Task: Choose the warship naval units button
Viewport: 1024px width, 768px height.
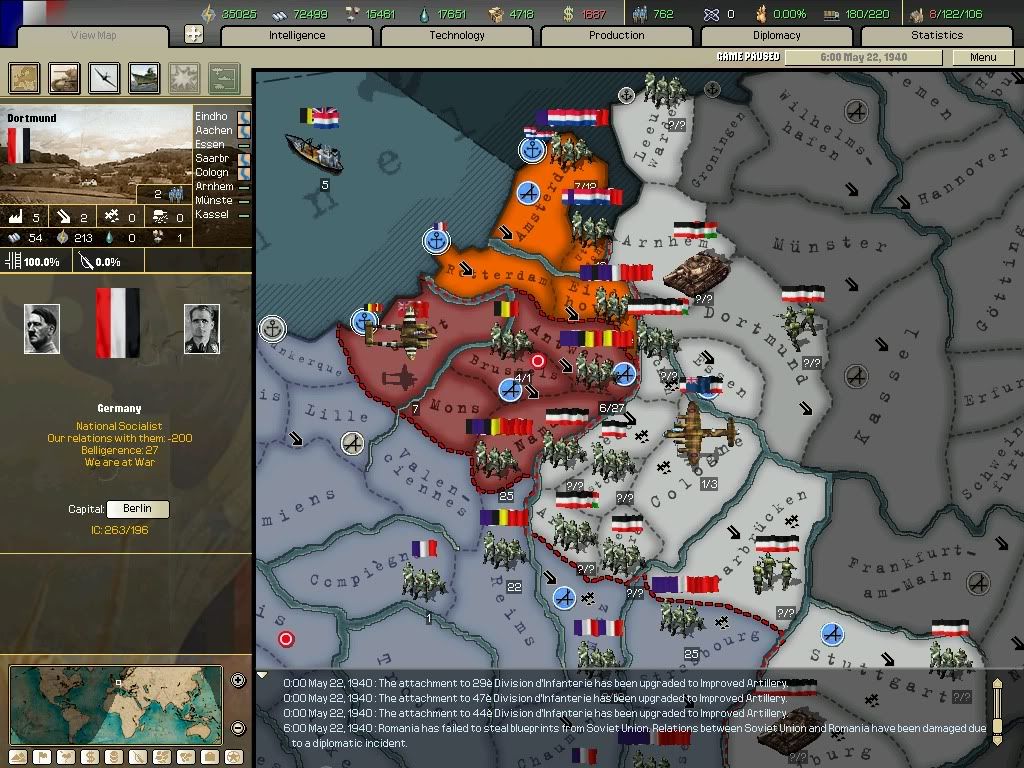Action: 144,77
